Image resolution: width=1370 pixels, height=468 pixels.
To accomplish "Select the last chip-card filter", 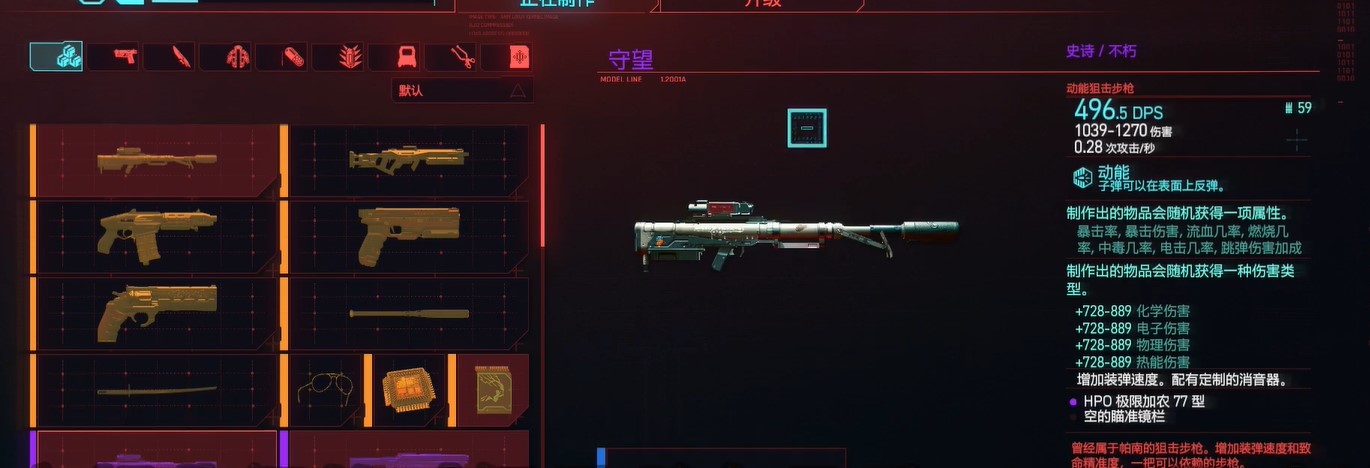I will click(x=518, y=57).
